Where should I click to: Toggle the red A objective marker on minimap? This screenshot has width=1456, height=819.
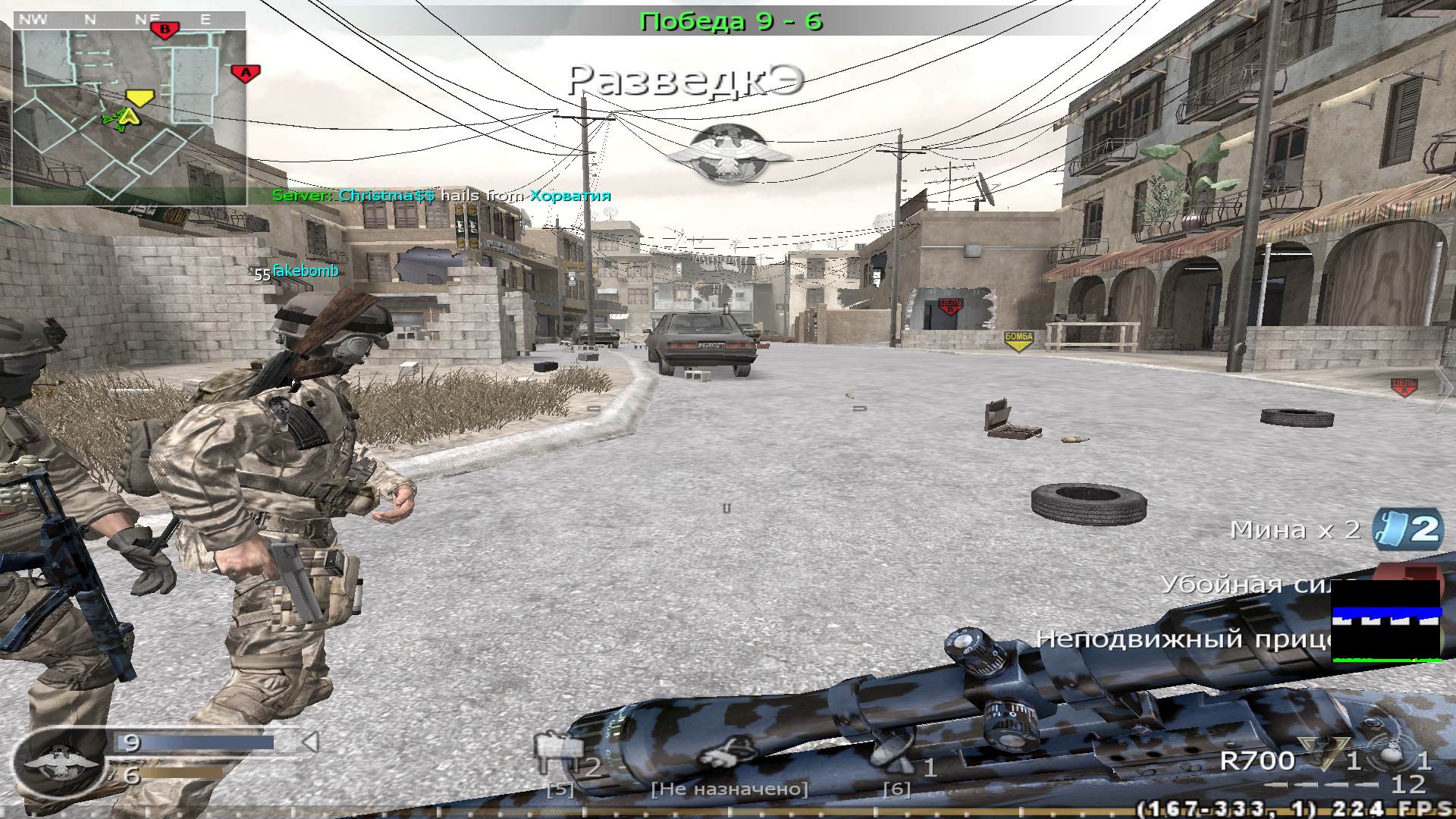pos(246,73)
